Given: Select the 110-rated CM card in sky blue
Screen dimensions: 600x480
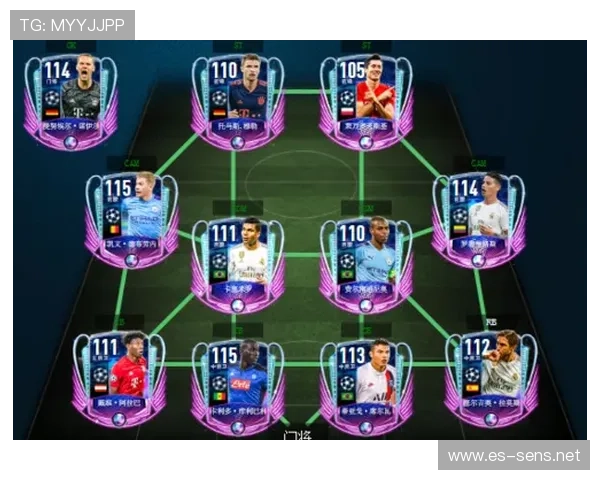Looking at the screenshot, I should click(365, 263).
